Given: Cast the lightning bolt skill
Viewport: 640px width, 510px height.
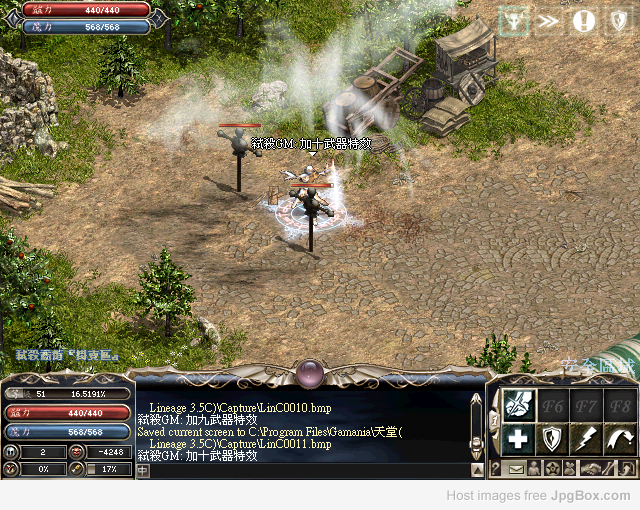Looking at the screenshot, I should click(585, 438).
